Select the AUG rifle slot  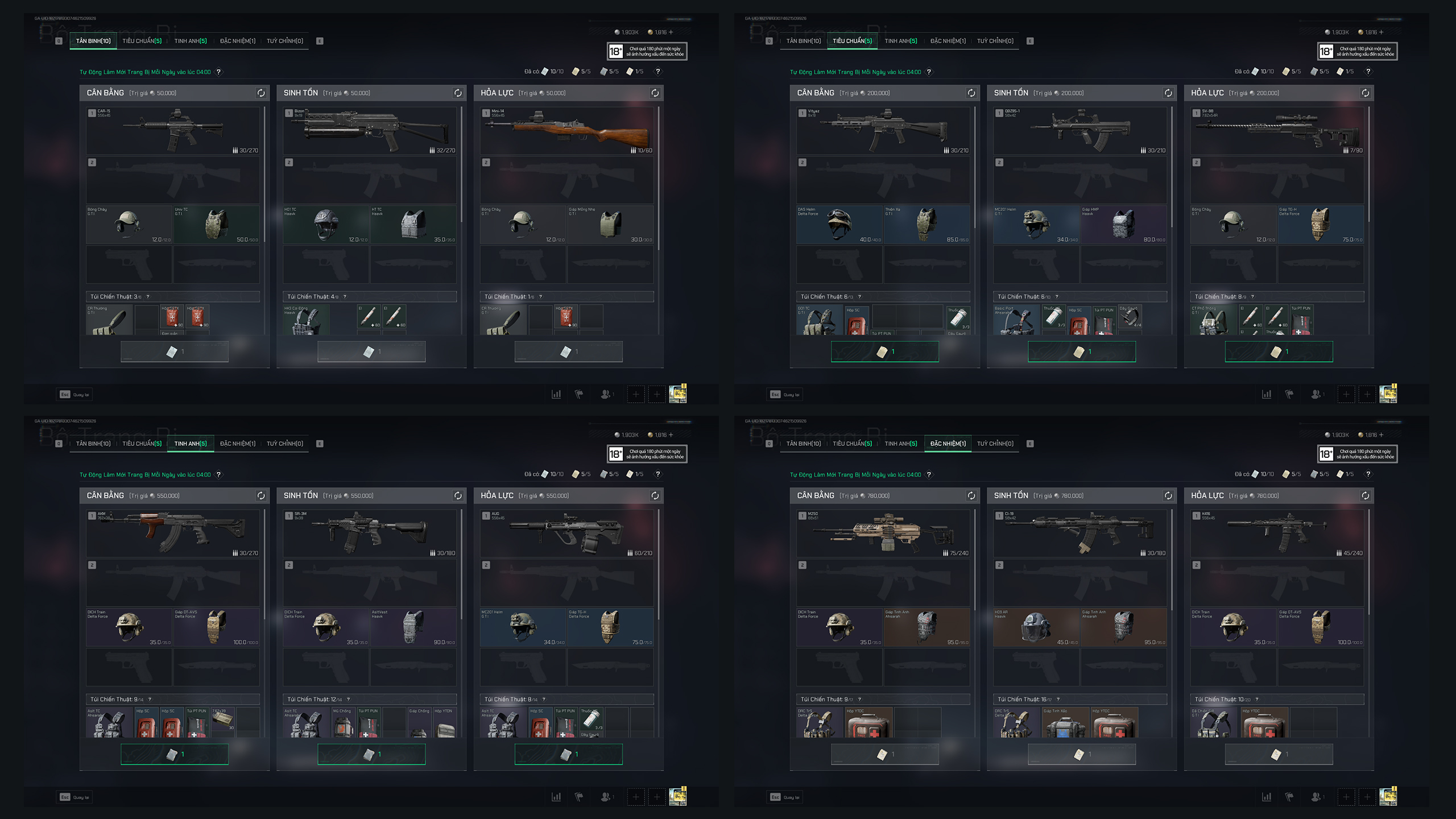coord(566,533)
